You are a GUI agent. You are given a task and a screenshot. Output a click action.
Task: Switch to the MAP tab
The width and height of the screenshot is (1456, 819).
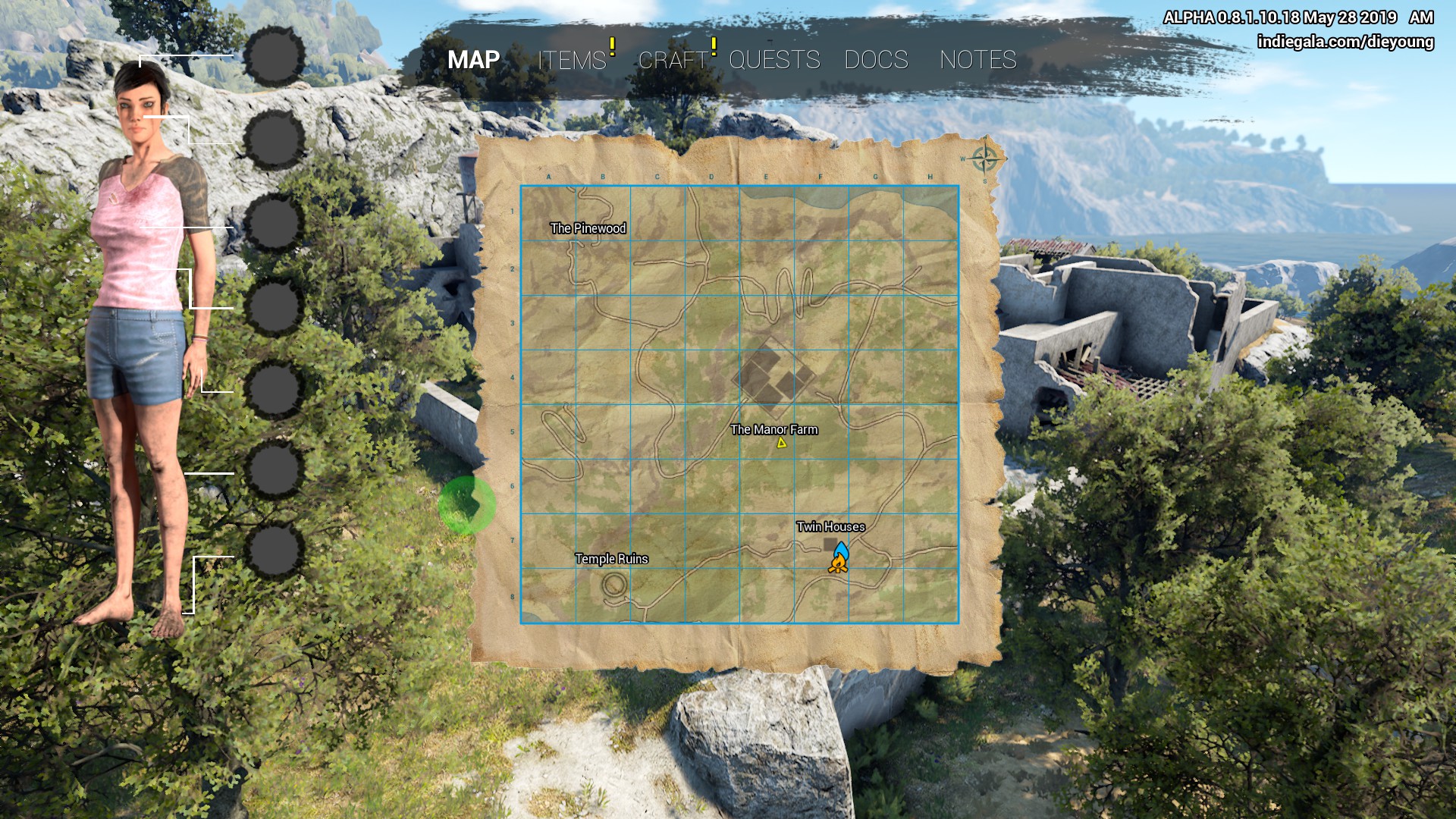point(473,60)
